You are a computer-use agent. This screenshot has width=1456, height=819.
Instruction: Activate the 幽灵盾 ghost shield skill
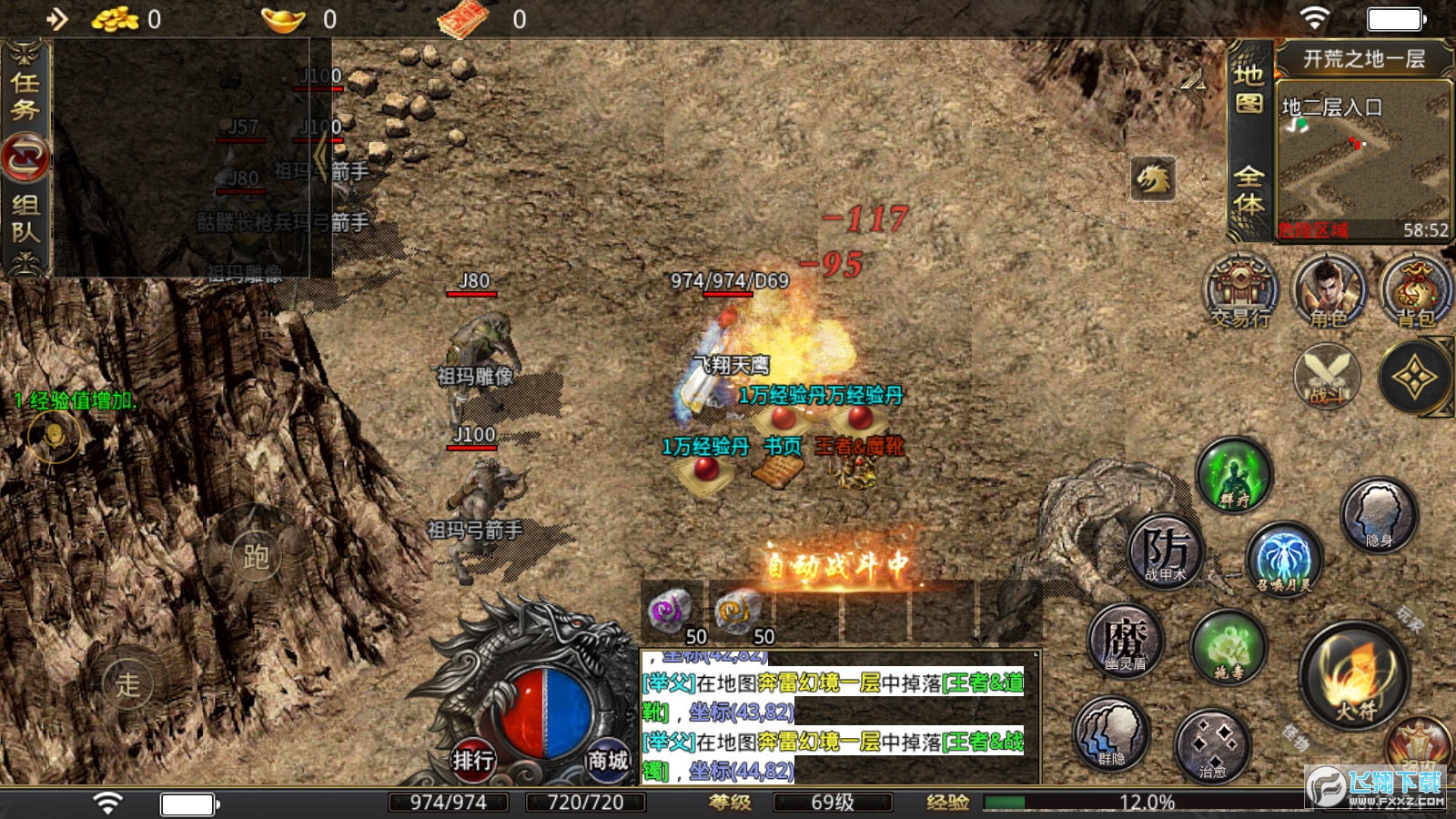[1126, 641]
